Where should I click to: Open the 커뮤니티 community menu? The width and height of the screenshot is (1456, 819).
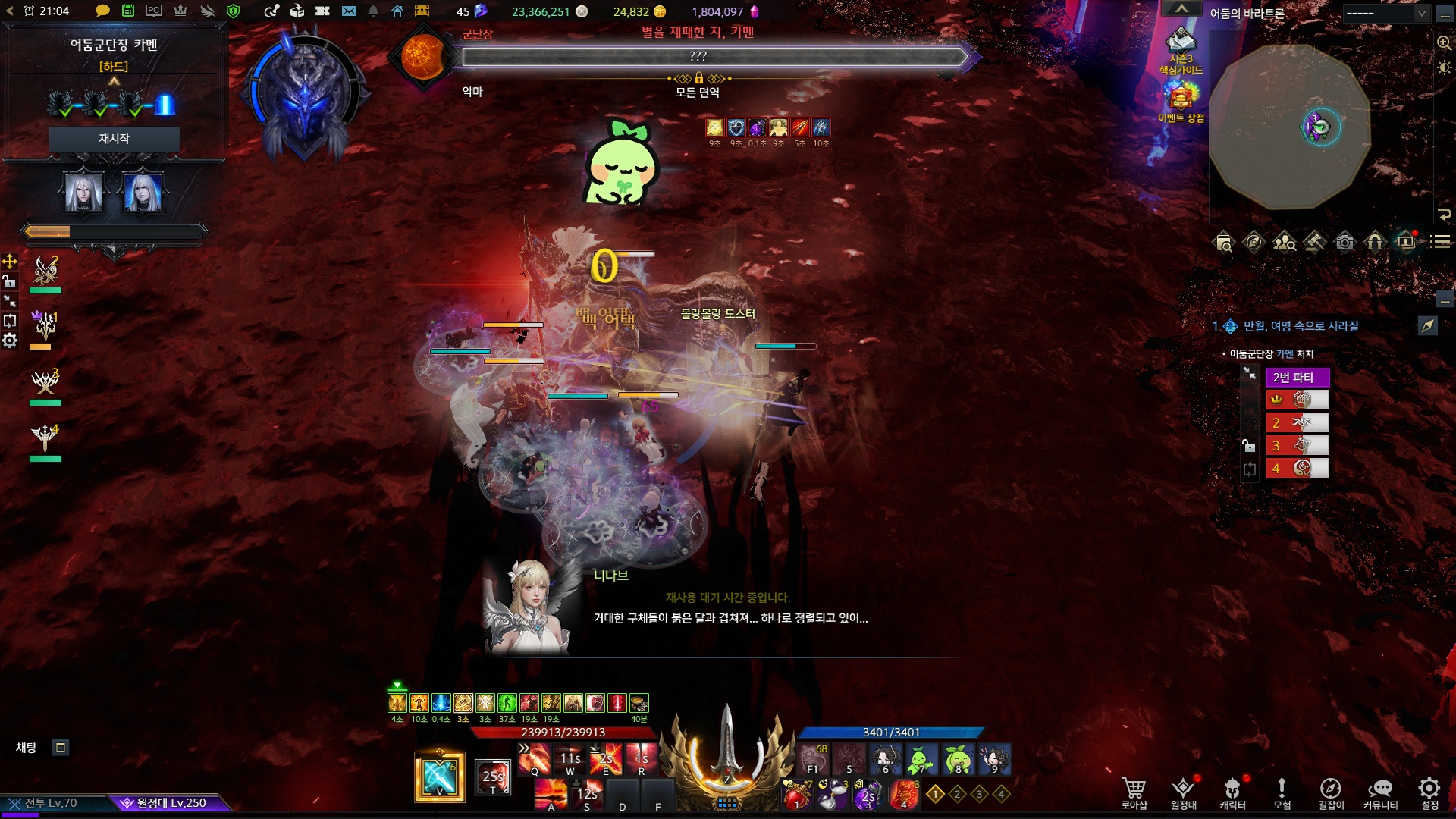click(x=1380, y=792)
